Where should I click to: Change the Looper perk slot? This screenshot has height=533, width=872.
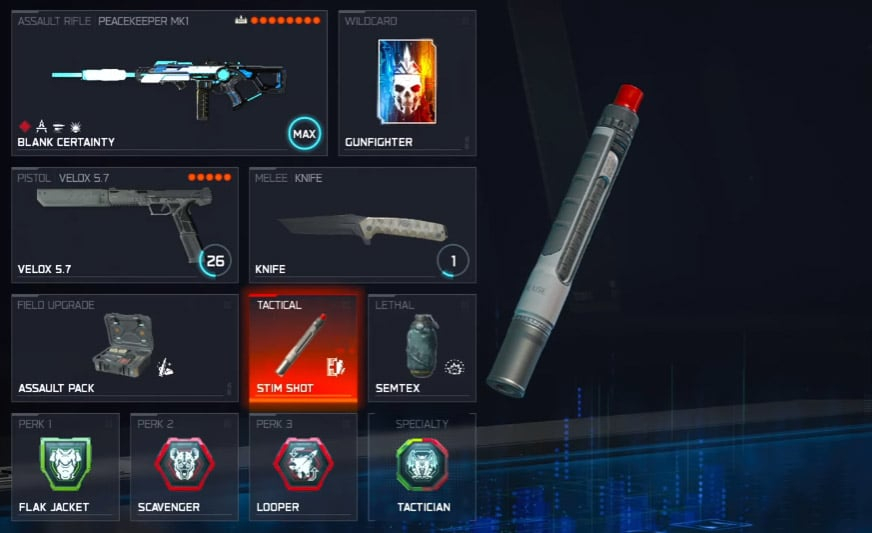[303, 467]
